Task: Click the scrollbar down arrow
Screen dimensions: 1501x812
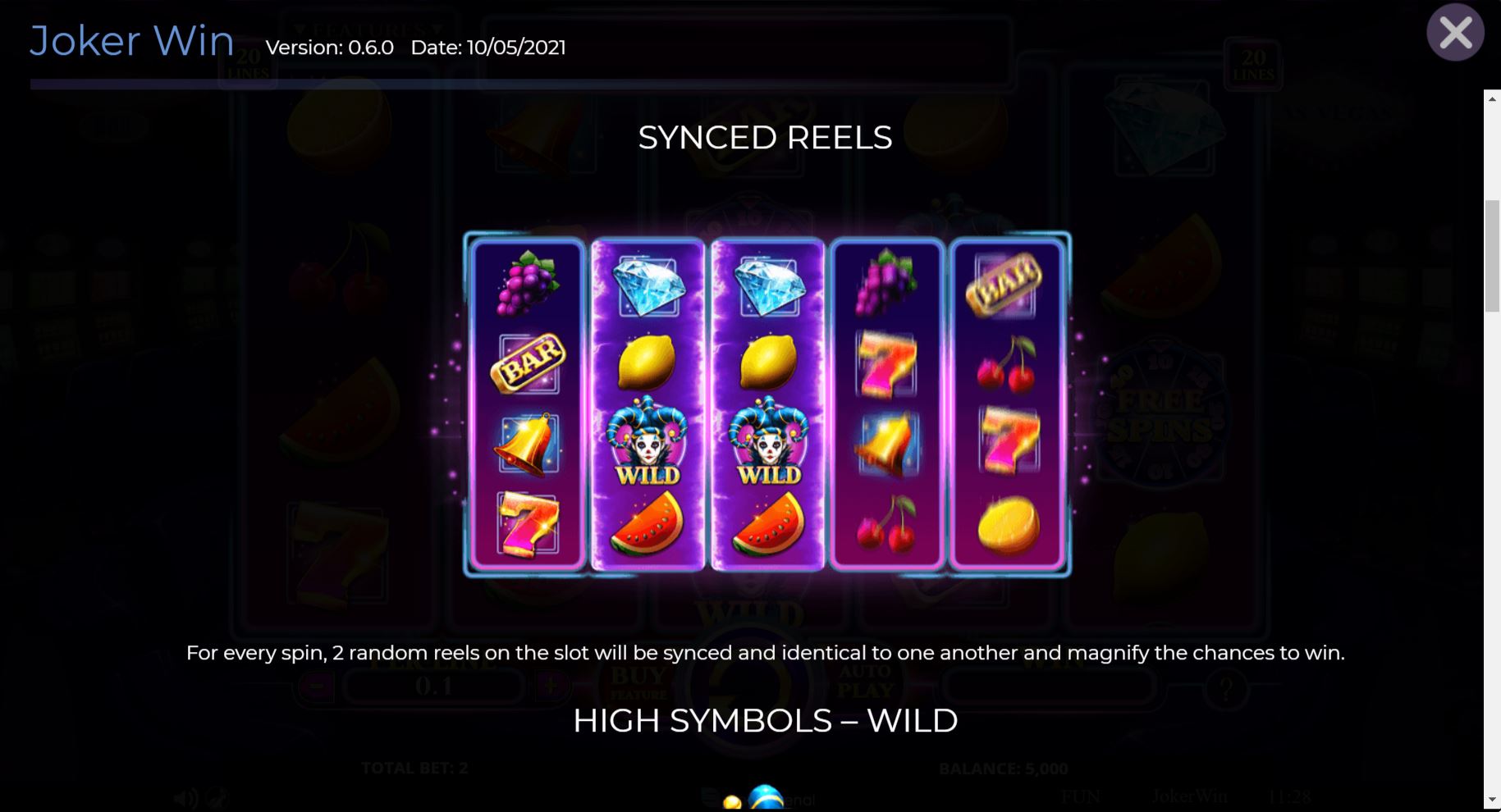Action: pos(1491,798)
